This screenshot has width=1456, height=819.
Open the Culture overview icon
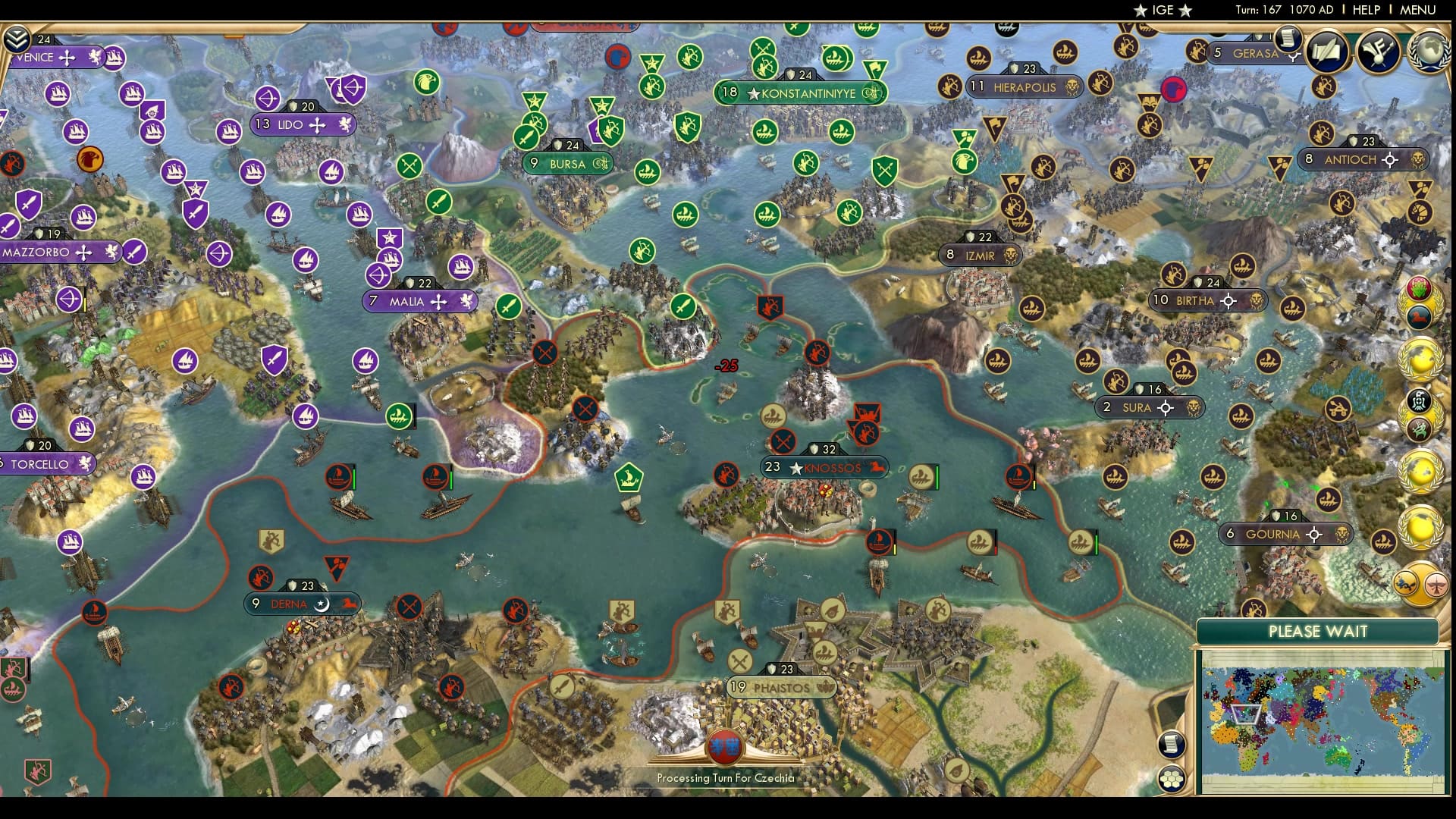(1377, 52)
